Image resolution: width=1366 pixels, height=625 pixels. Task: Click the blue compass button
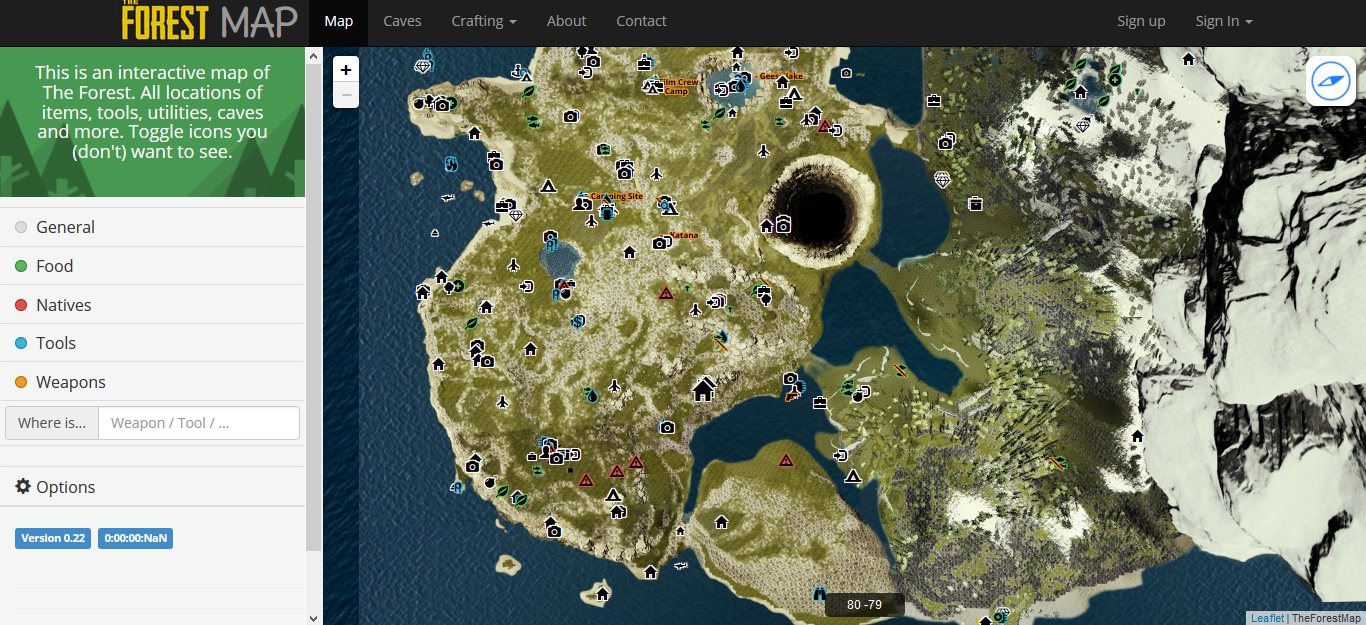click(1331, 81)
